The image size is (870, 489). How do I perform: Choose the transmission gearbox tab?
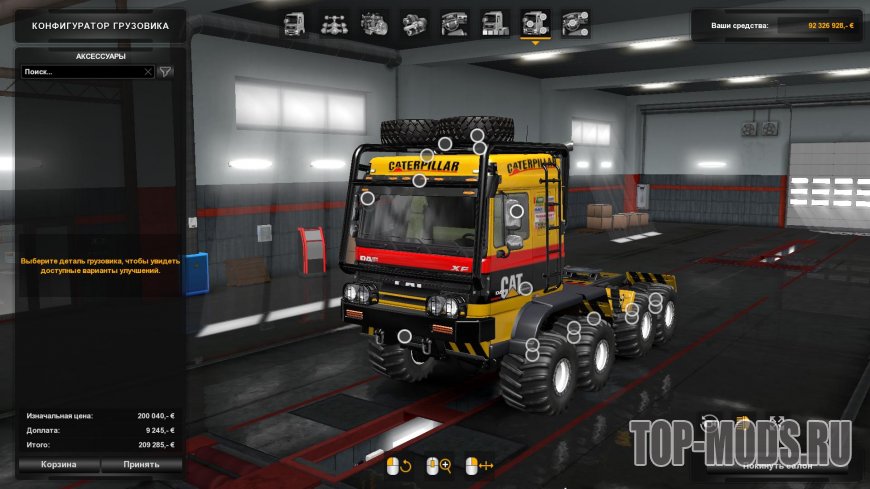coord(414,22)
